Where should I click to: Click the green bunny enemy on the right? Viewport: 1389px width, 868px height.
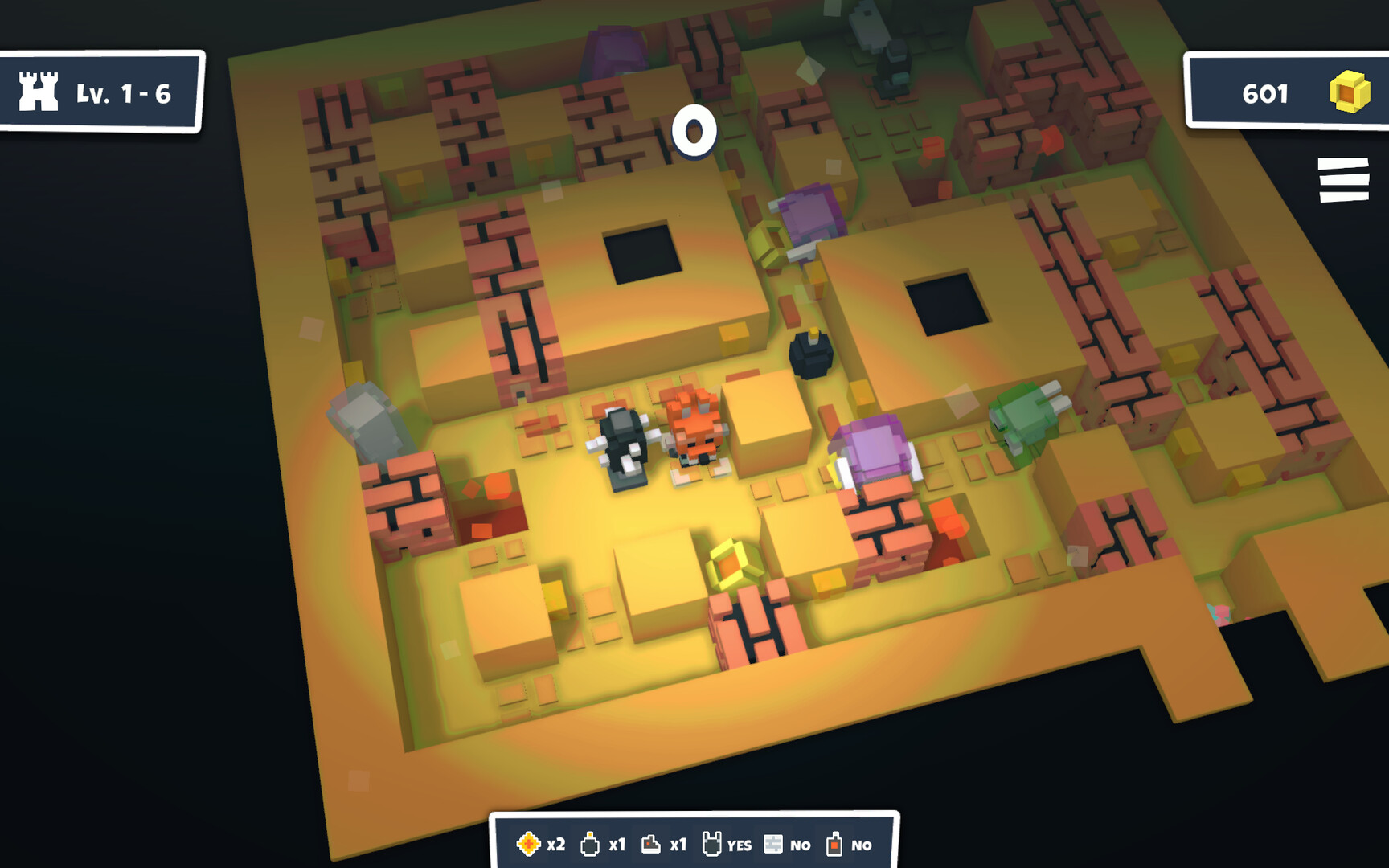[x=1029, y=418]
